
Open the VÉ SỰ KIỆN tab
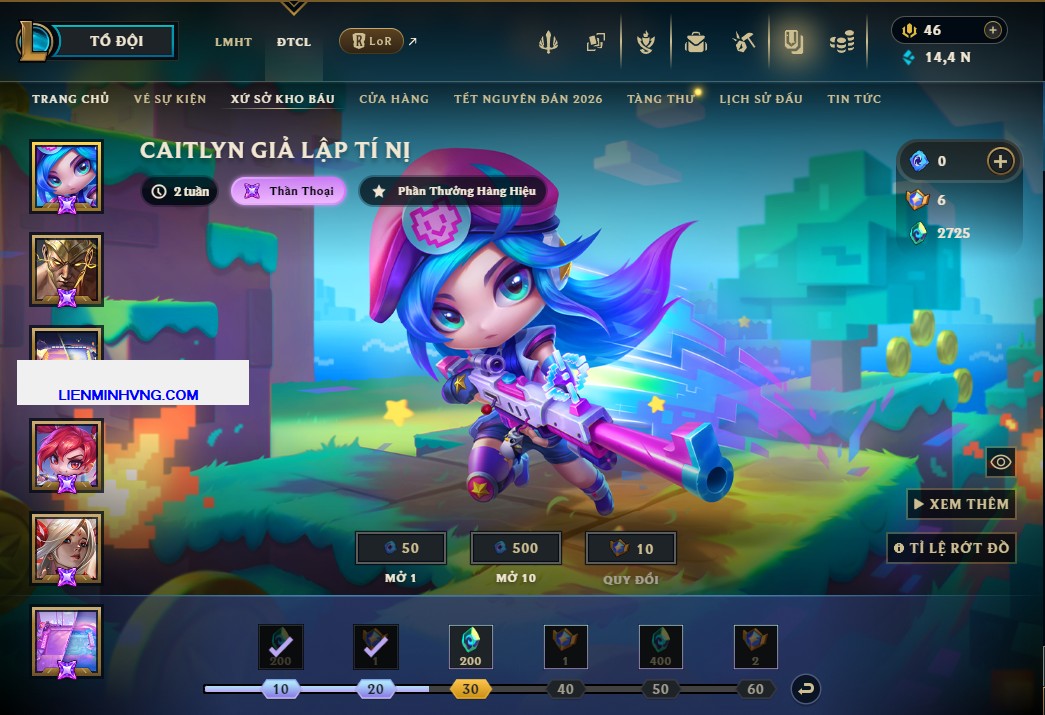tap(170, 99)
